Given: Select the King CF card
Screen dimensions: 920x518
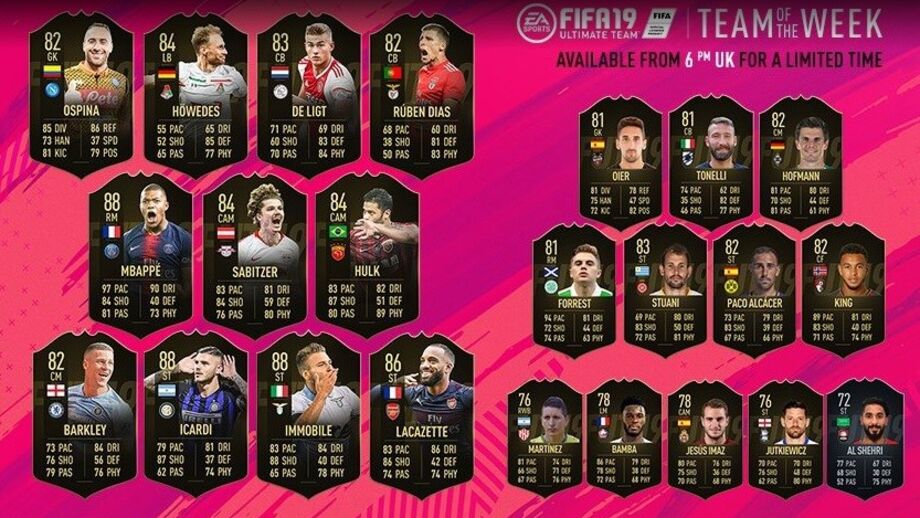Looking at the screenshot, I should click(x=843, y=291).
